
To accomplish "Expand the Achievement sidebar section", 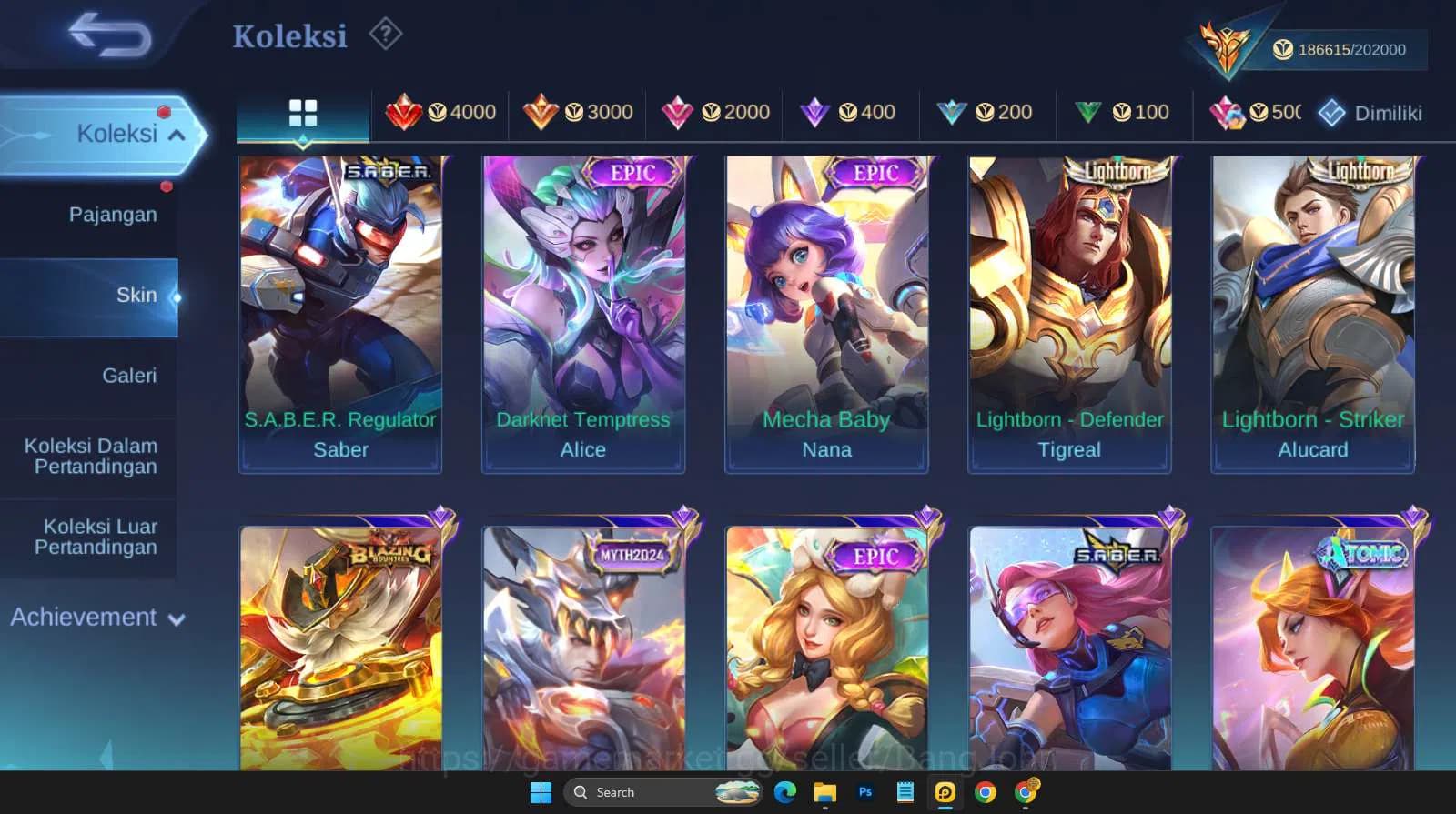I will [x=96, y=617].
